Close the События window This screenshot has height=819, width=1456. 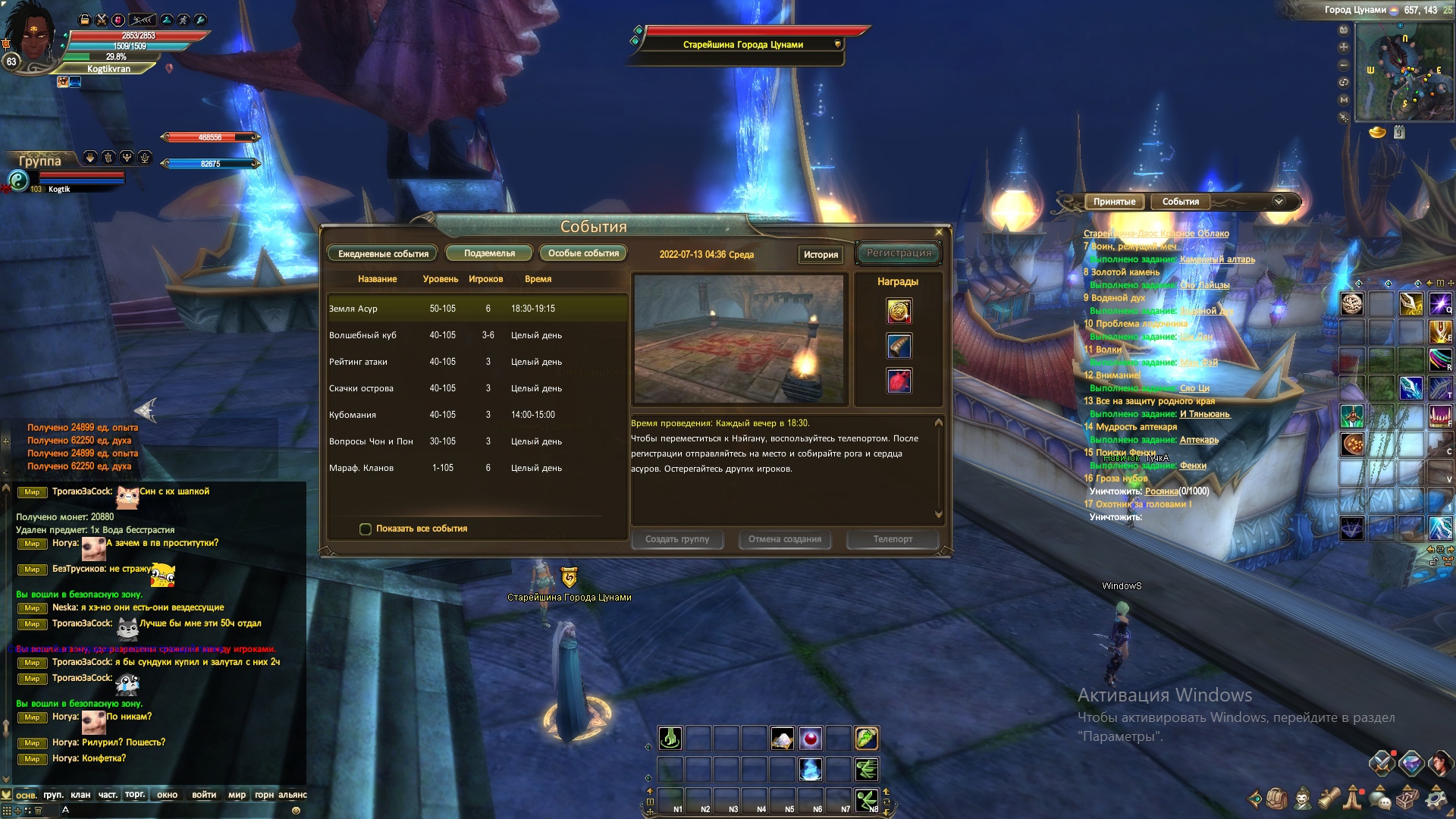point(939,232)
